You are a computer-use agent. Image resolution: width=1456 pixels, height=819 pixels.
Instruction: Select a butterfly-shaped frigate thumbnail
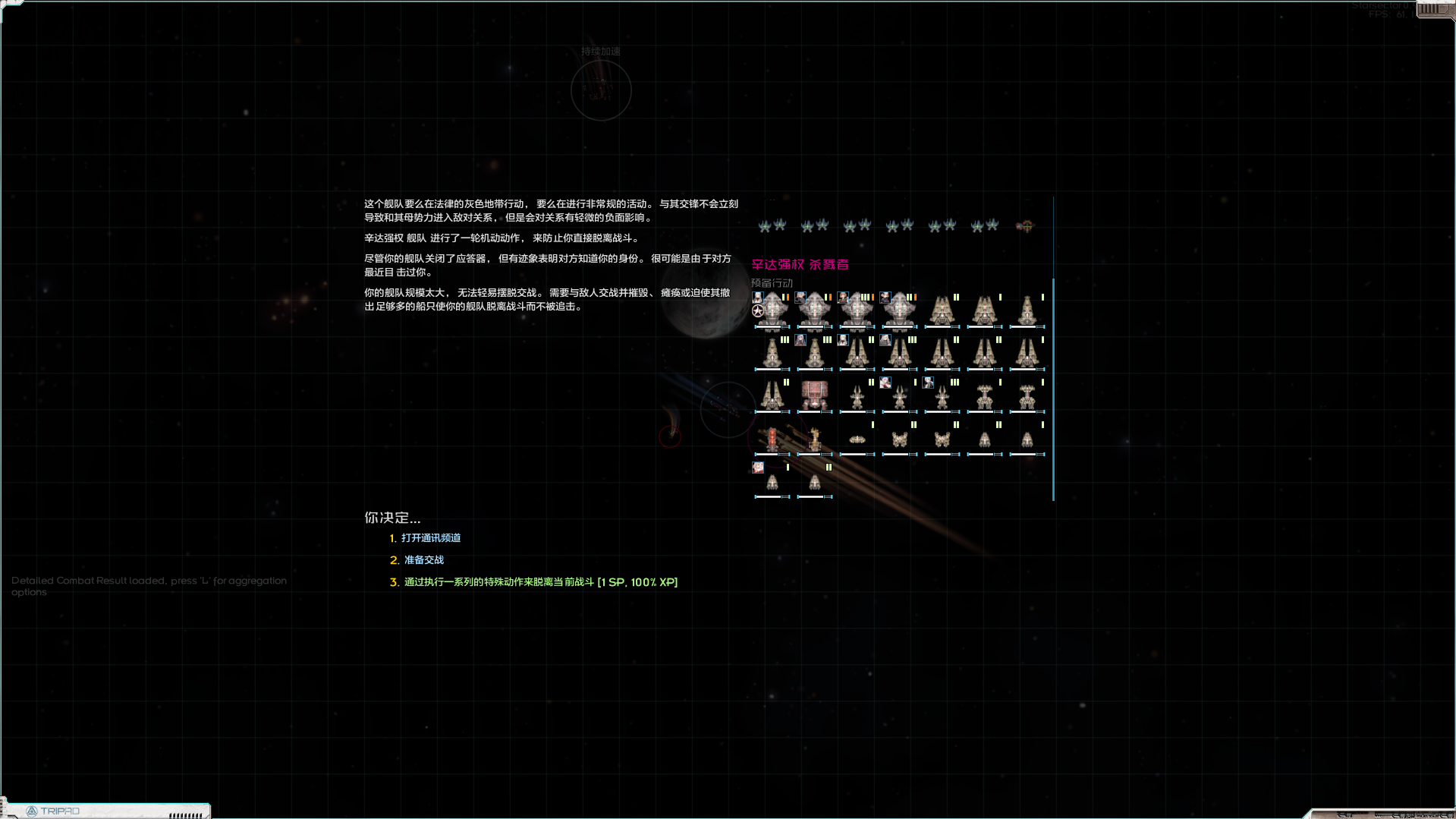[900, 439]
